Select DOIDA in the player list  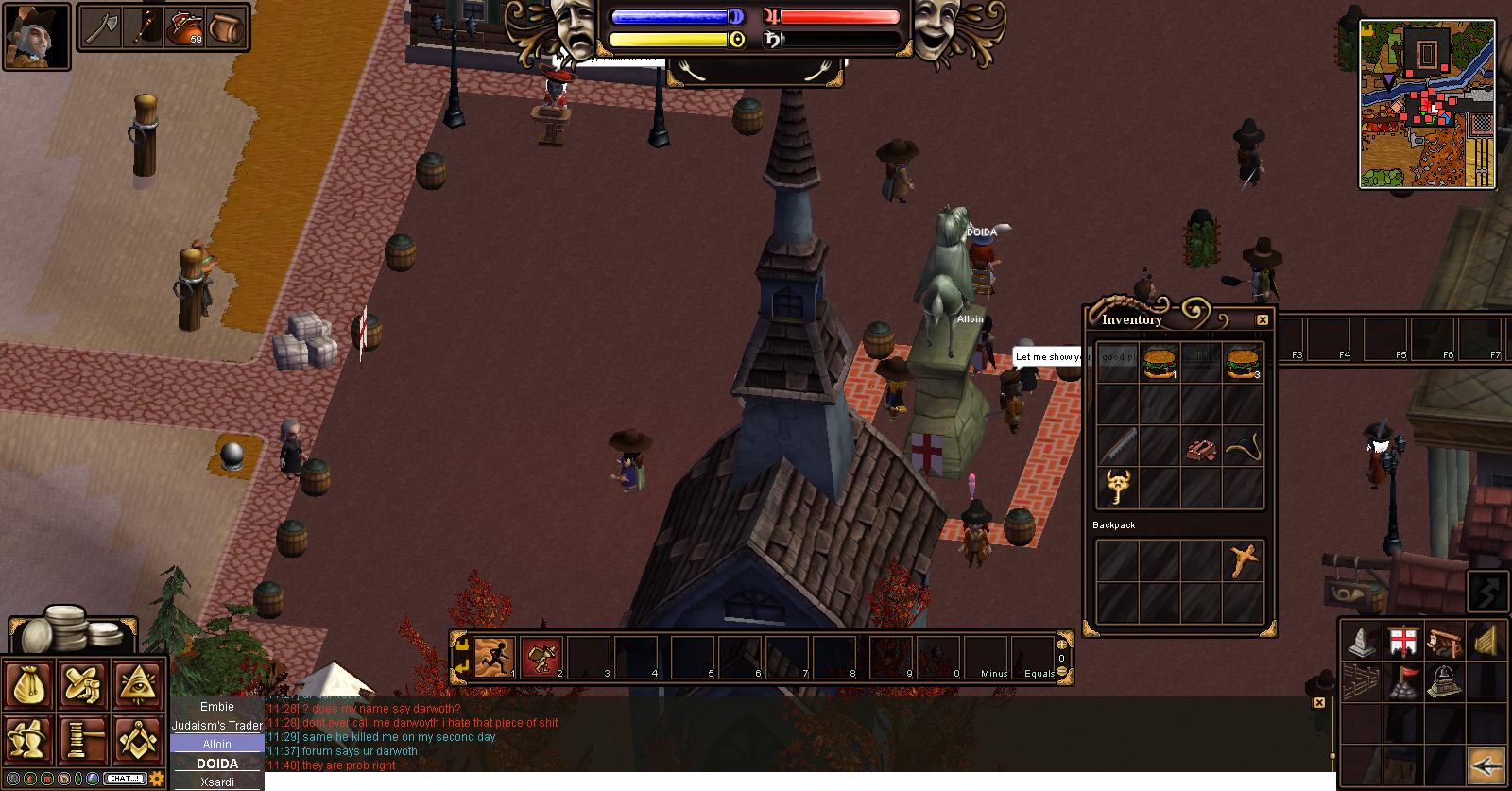(216, 764)
